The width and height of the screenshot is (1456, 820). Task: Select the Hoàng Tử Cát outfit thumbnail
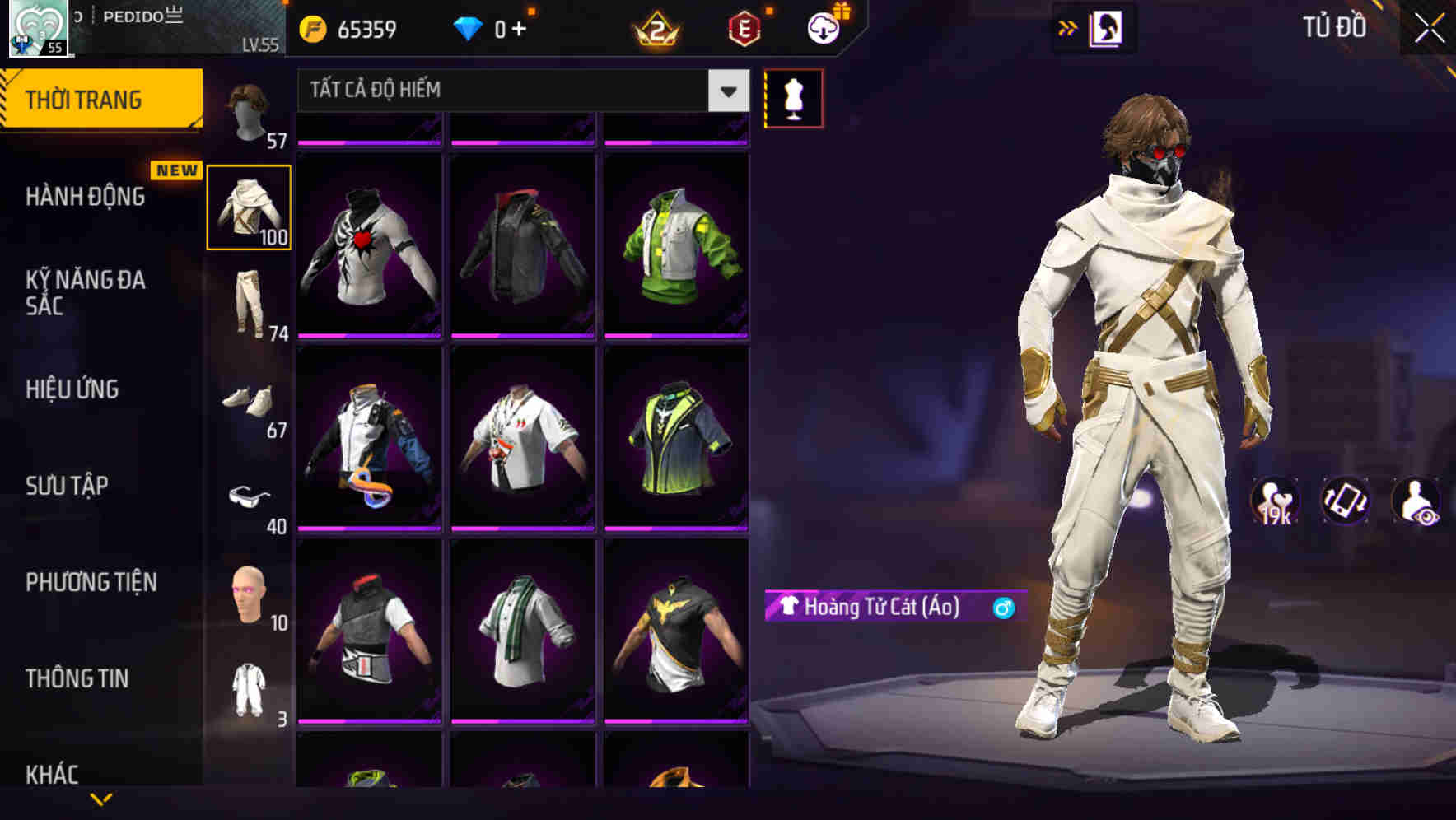[249, 206]
